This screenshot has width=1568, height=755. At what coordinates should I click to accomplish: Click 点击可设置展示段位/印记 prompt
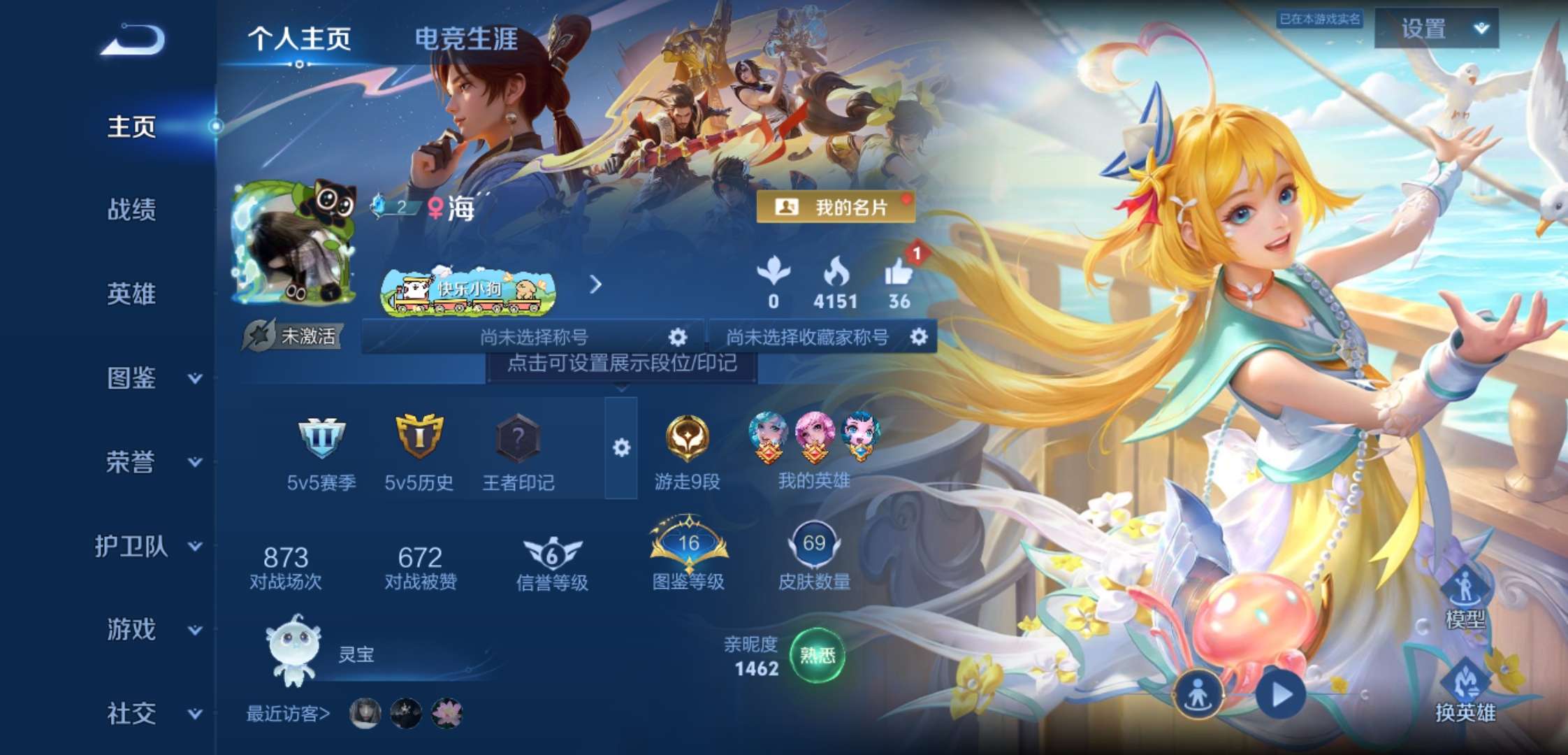(621, 364)
